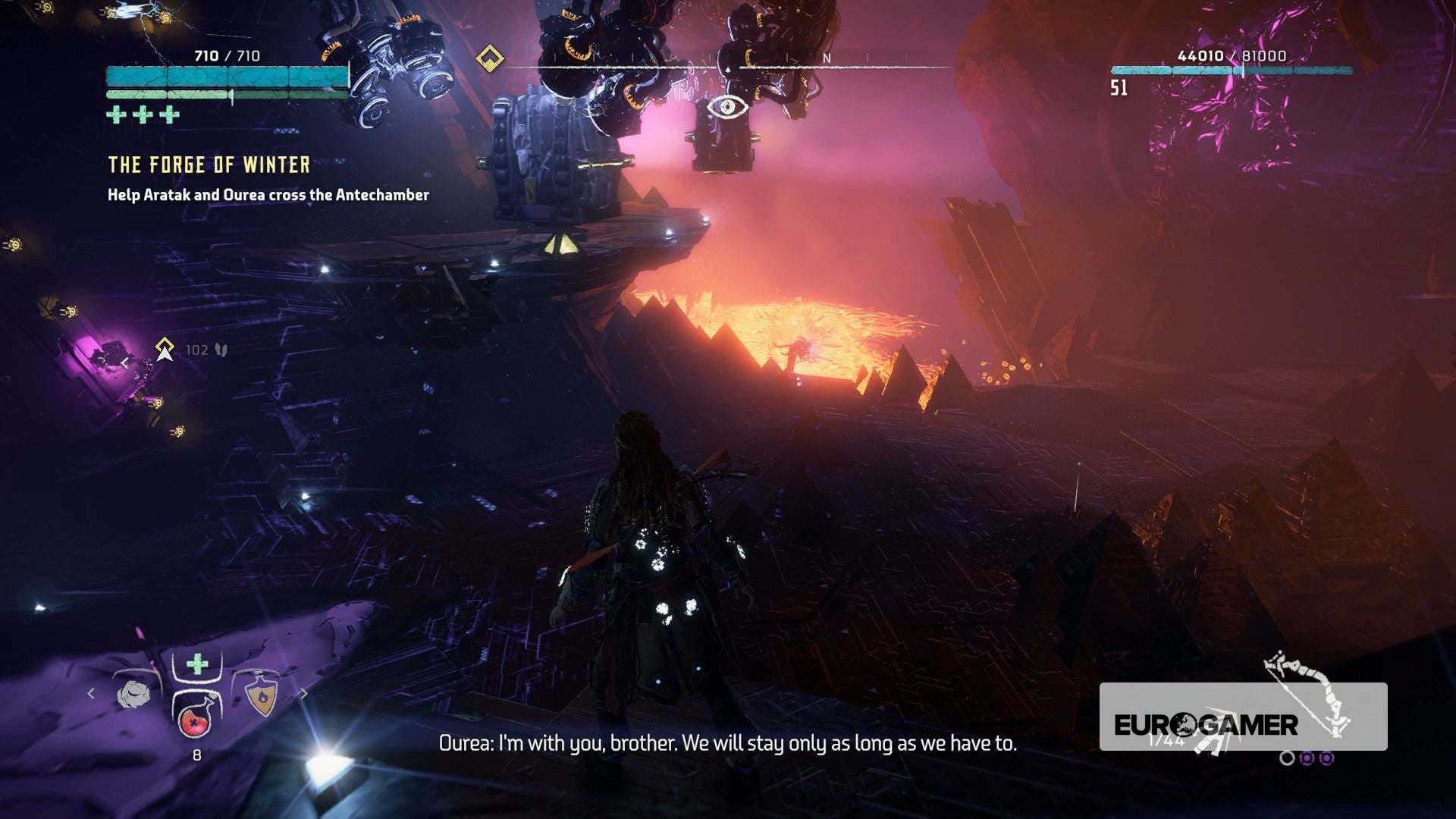Screen dimensions: 1456x819
Task: Toggle the white ammo type circle
Action: (1287, 759)
